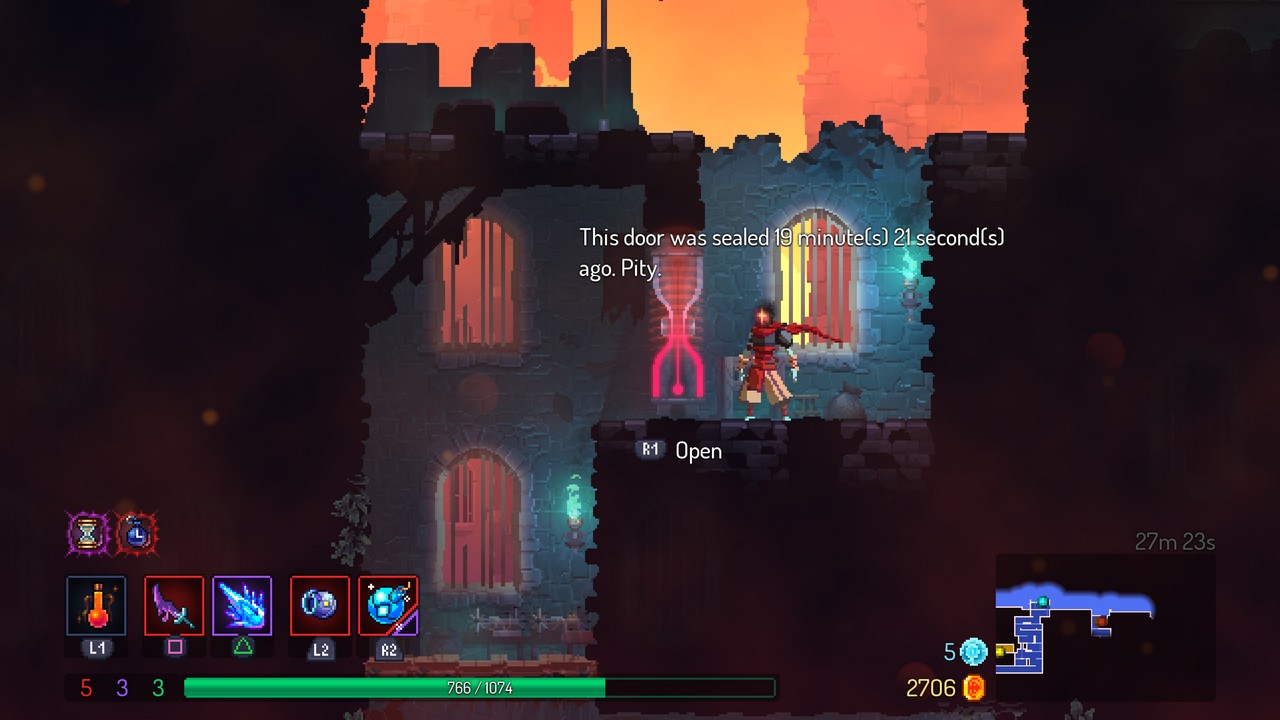Screen dimensions: 1280x720
Task: Click the blue cells currency icon
Action: [x=973, y=652]
